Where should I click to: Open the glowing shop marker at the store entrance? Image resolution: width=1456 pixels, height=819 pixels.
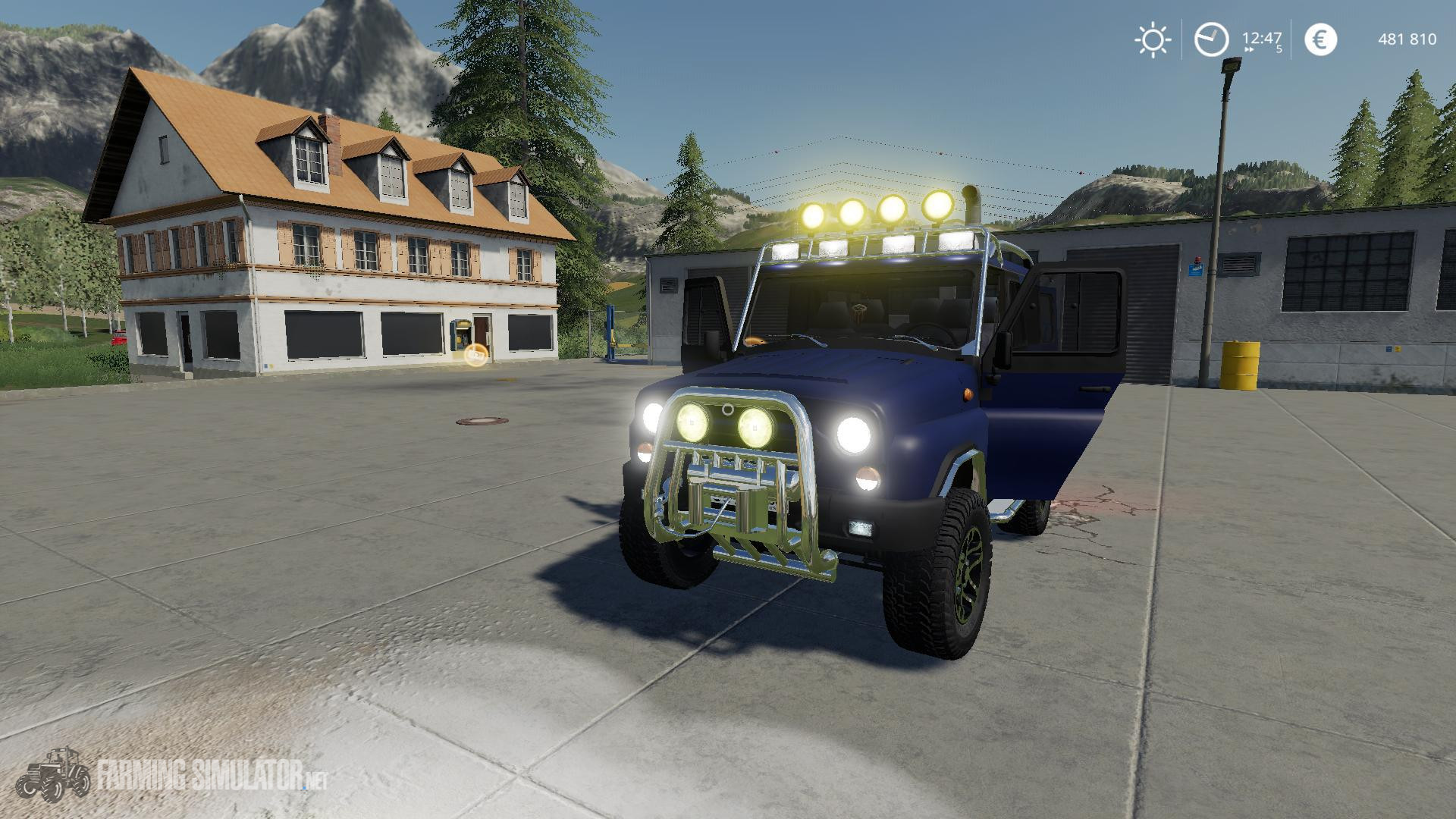pyautogui.click(x=476, y=355)
